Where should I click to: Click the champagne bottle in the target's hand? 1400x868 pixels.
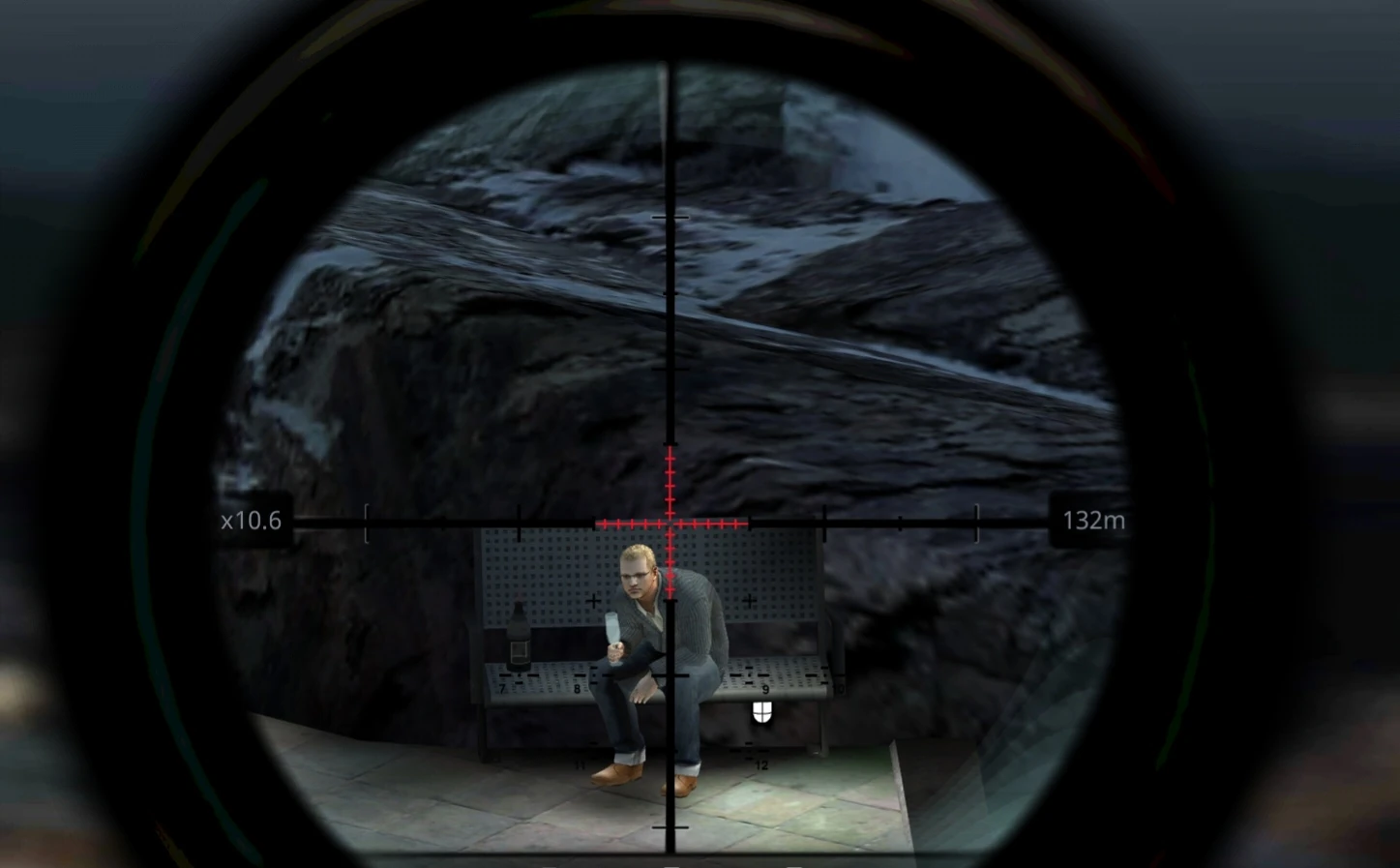click(x=613, y=630)
